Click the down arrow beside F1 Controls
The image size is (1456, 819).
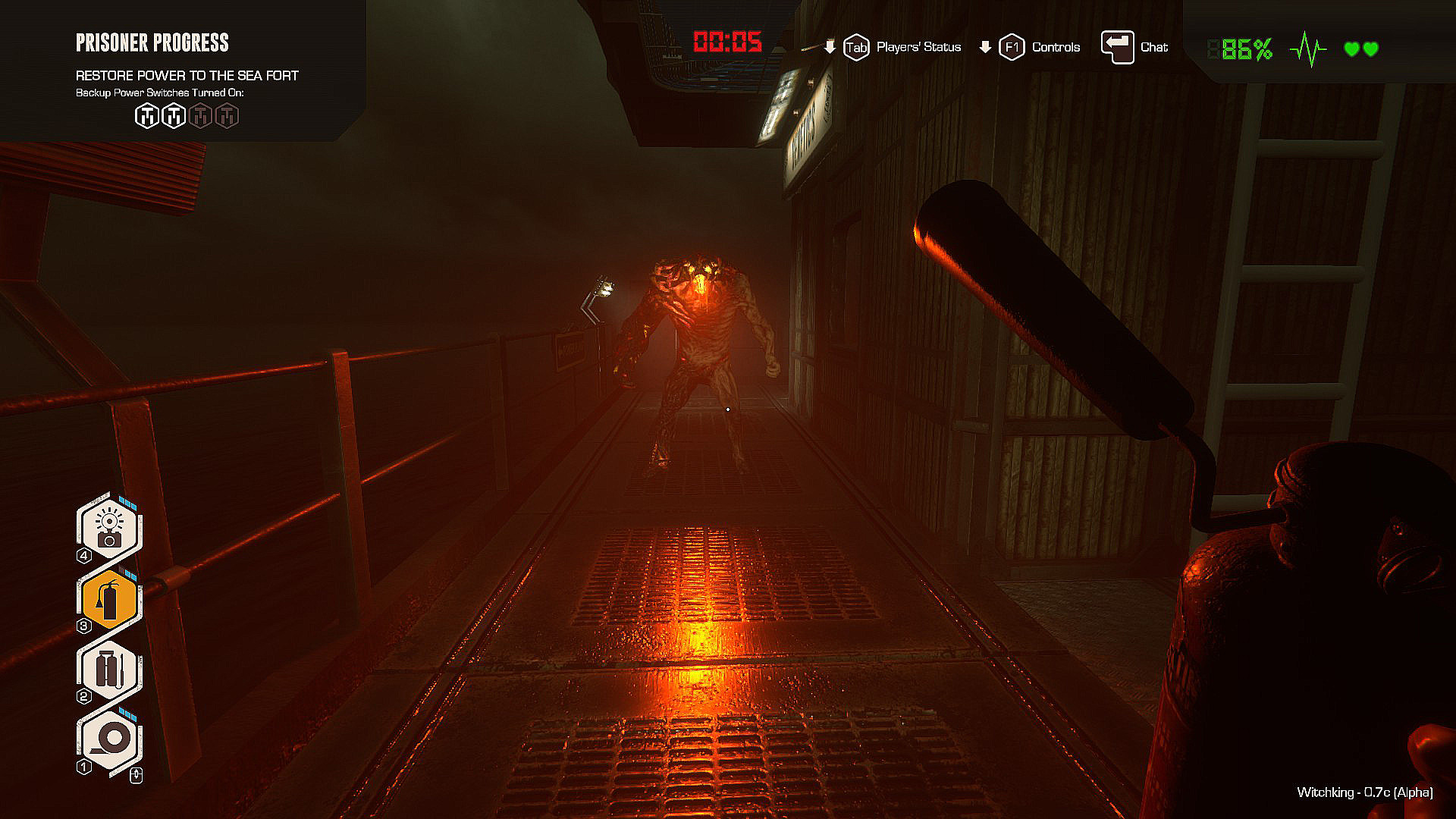click(x=984, y=46)
